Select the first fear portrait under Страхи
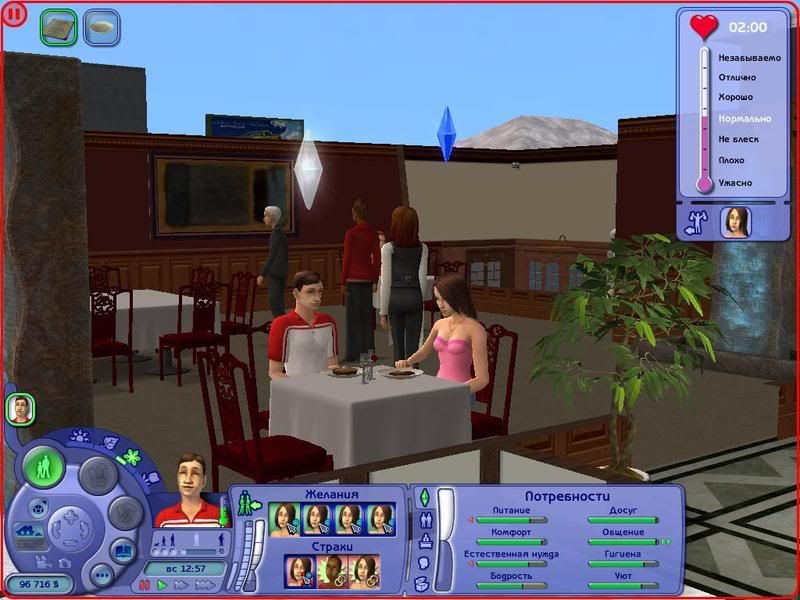This screenshot has height=600, width=800. coord(300,571)
